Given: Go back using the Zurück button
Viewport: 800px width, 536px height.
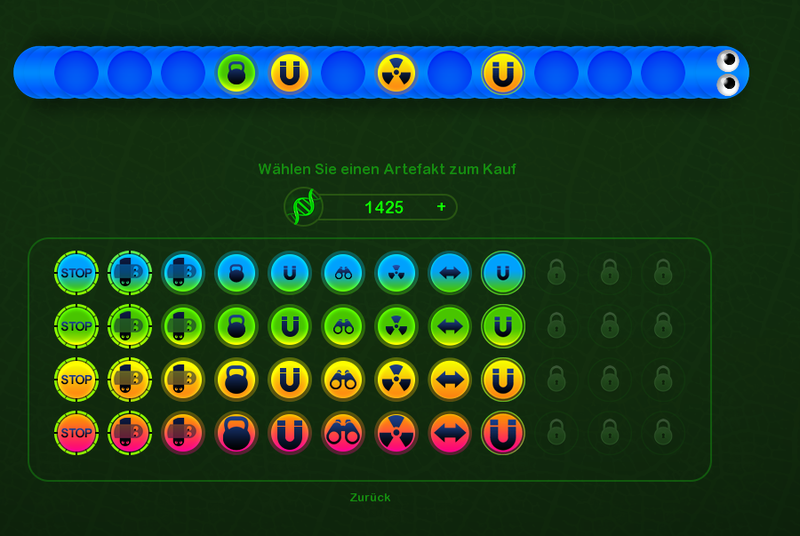Looking at the screenshot, I should click(370, 497).
